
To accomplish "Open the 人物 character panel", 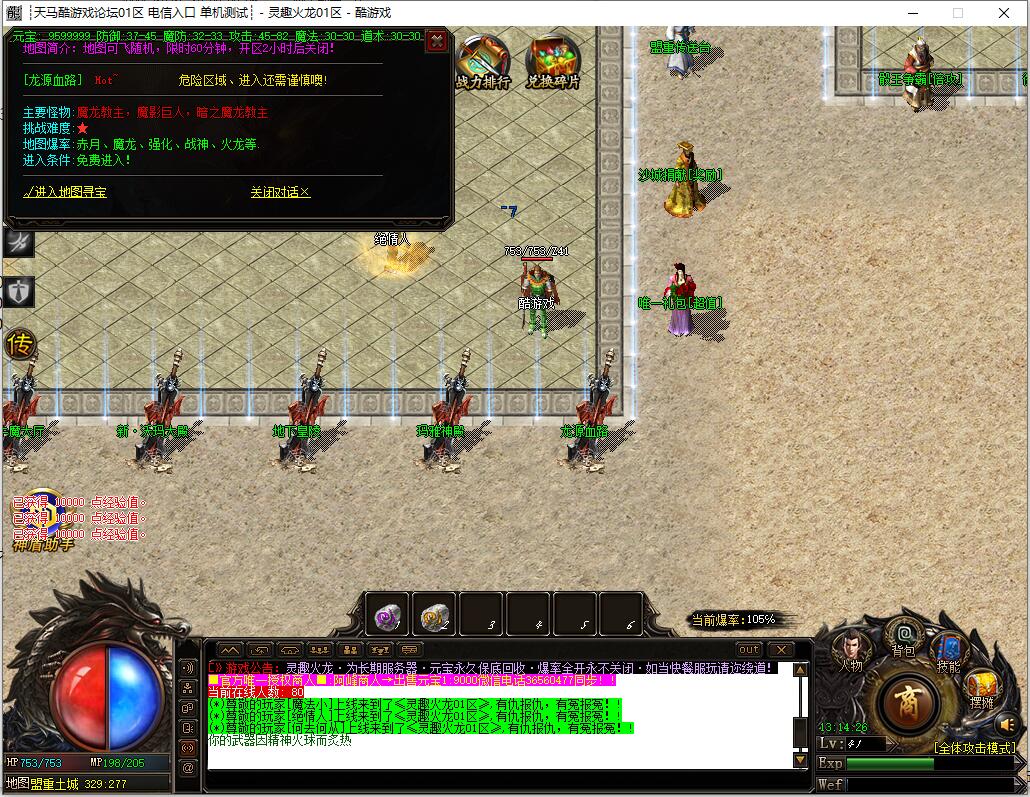I will click(x=850, y=650).
